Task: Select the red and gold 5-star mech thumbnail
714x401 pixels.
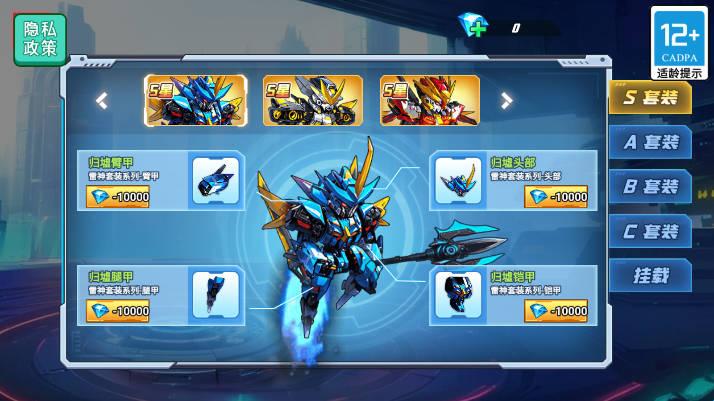Action: [x=416, y=100]
